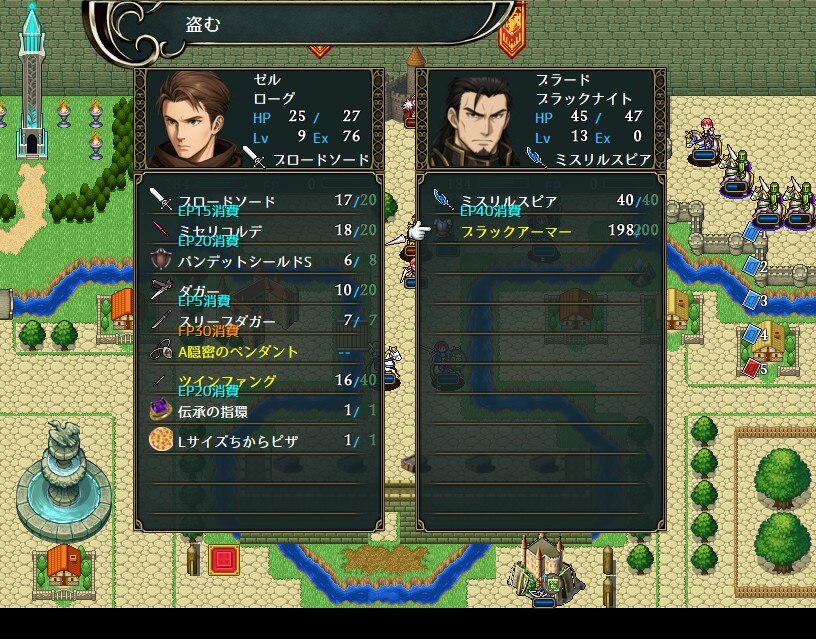This screenshot has height=639, width=816.
Task: Click the ミセリコルデ item row
Action: pos(260,231)
